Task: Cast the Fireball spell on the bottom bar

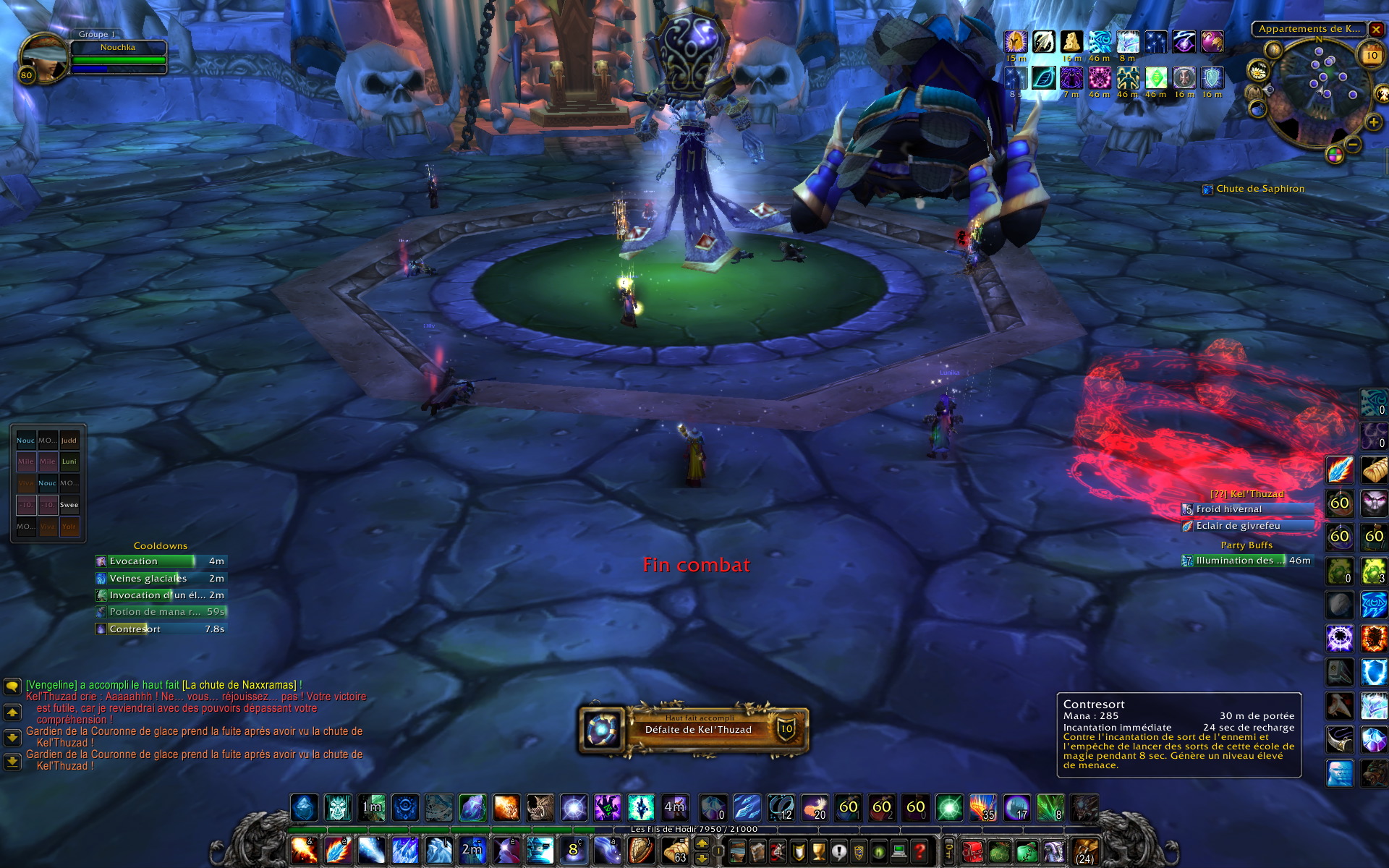Action: (304, 851)
